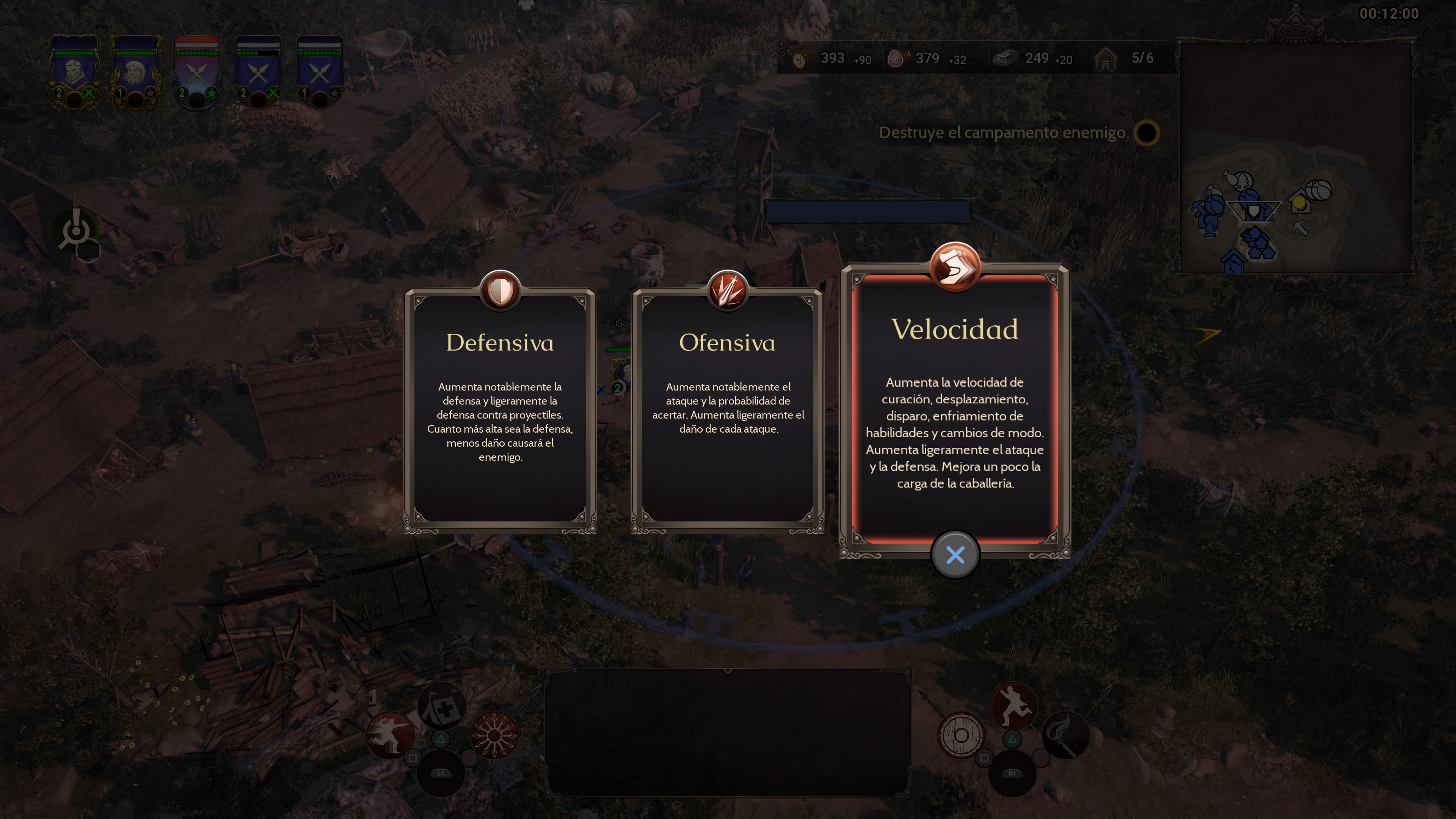The height and width of the screenshot is (819, 1456).
Task: Activate the spear circle formation ability
Action: click(494, 735)
